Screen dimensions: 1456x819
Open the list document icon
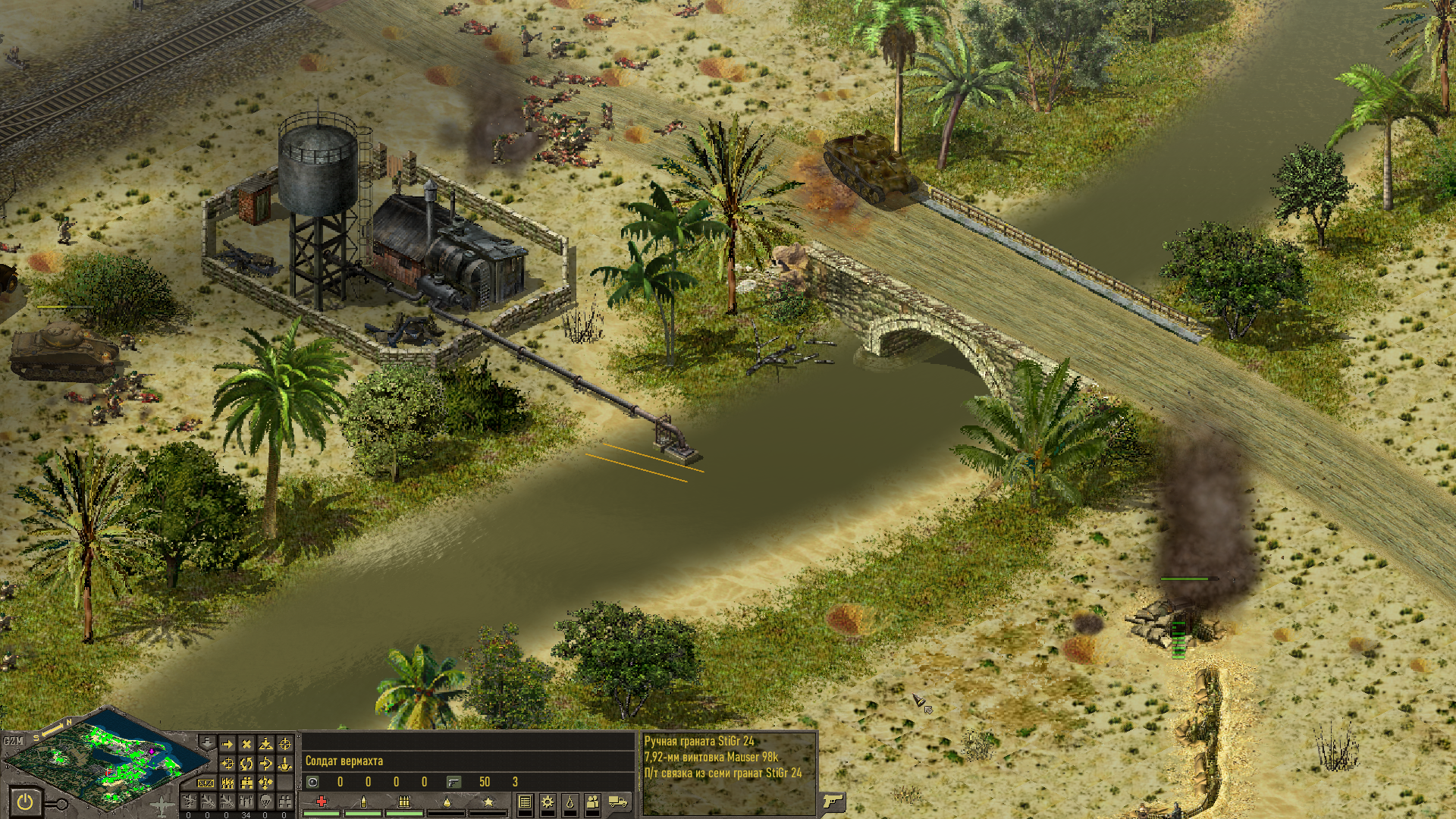point(525,802)
